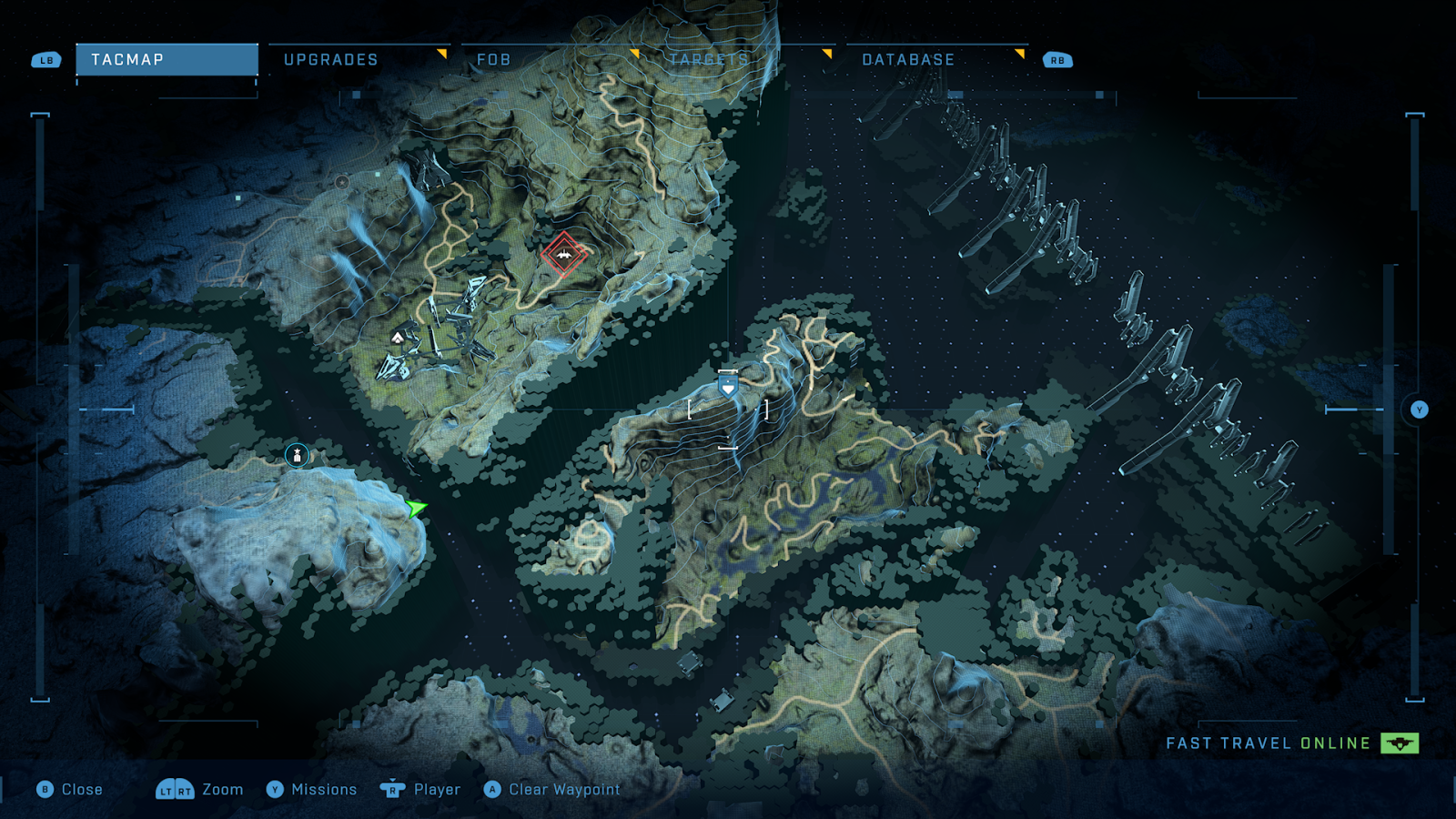Viewport: 1456px width, 819px height.
Task: Click the Fast Travel Online icon
Action: (1400, 743)
